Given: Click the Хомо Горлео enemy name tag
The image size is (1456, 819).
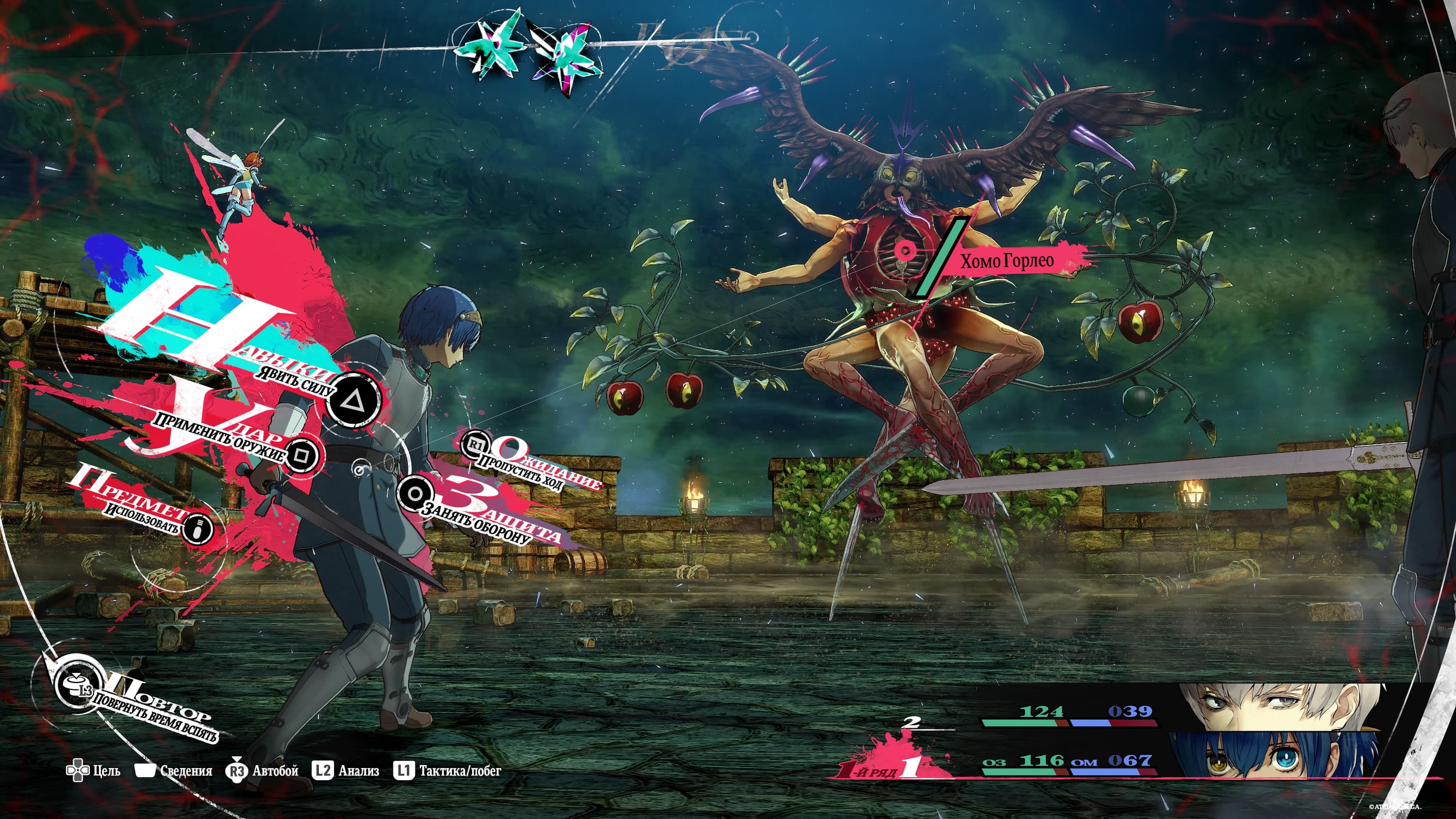Looking at the screenshot, I should pyautogui.click(x=1007, y=261).
